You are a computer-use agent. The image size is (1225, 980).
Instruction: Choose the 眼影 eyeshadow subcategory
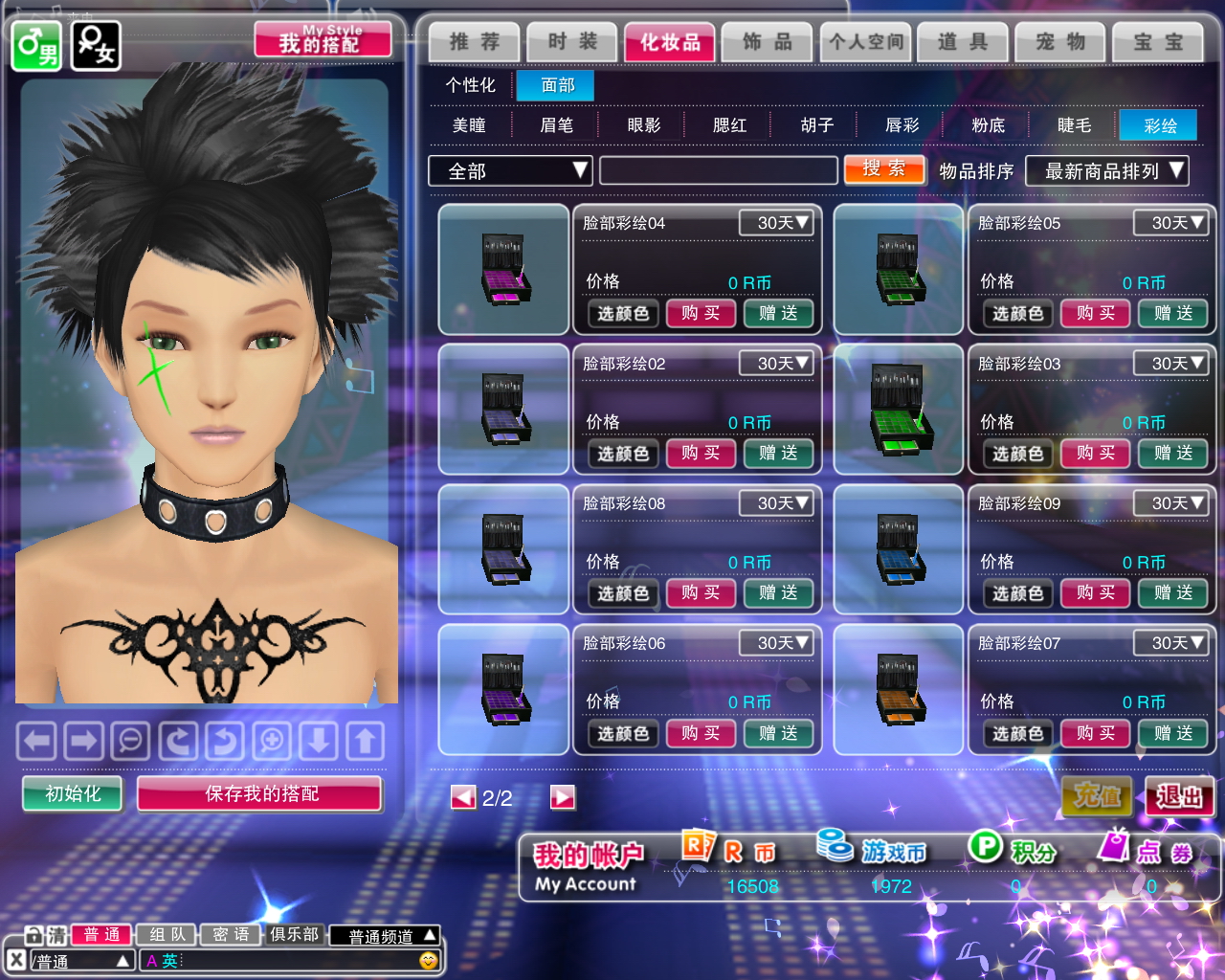click(643, 125)
